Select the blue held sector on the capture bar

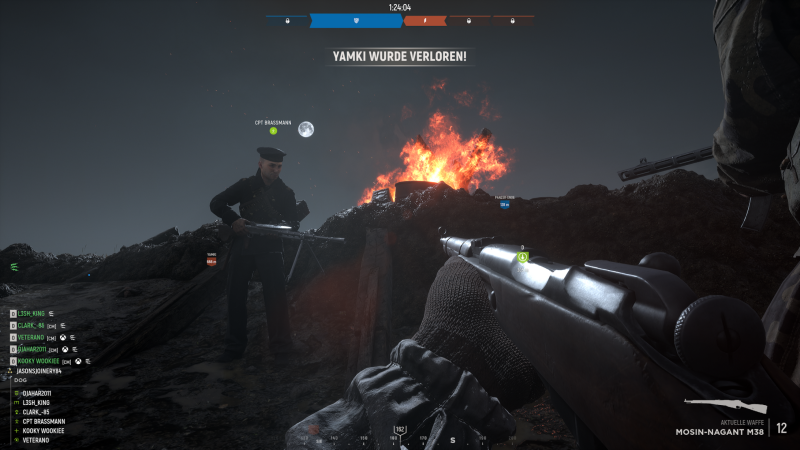click(x=356, y=20)
